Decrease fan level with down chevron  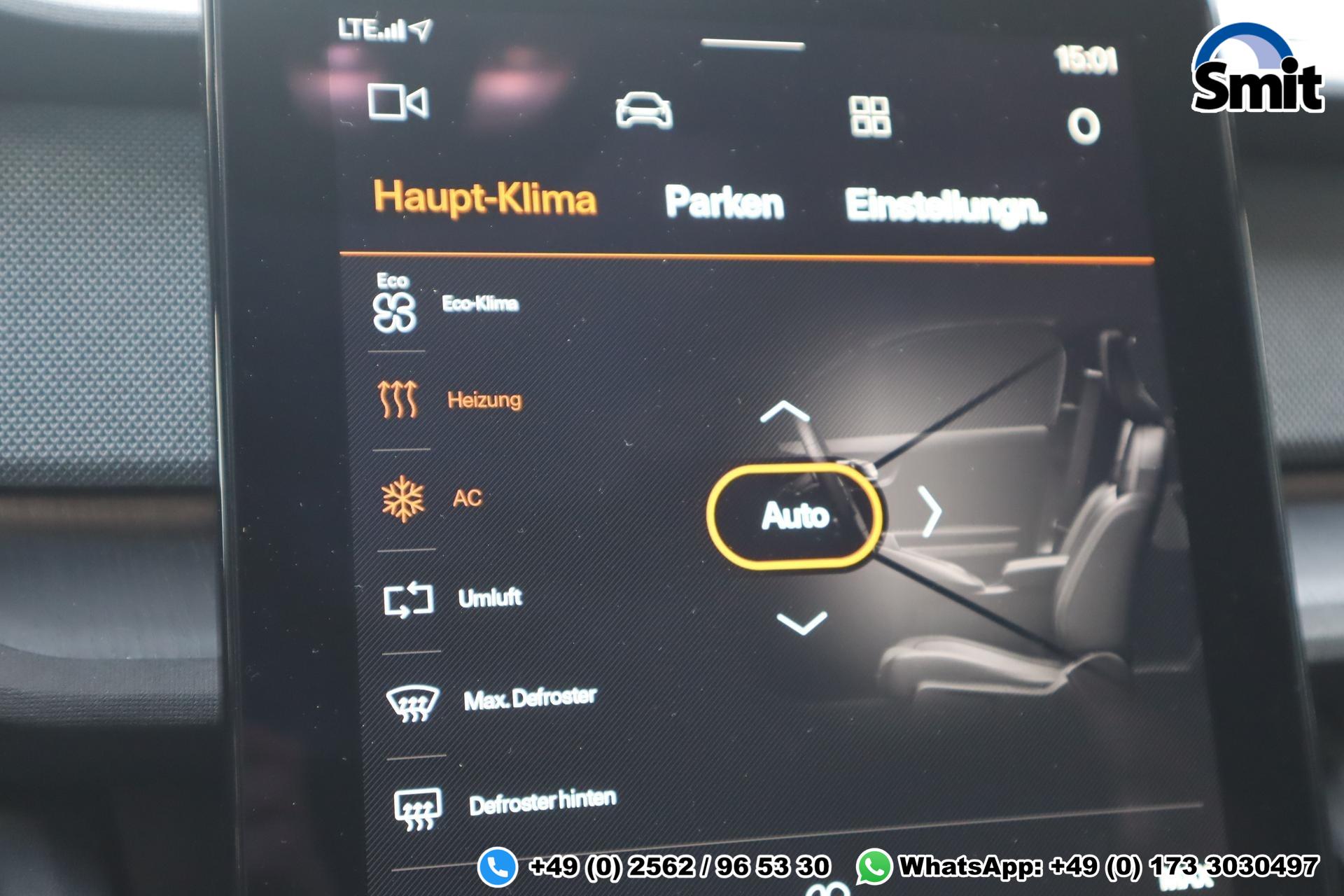[x=801, y=622]
